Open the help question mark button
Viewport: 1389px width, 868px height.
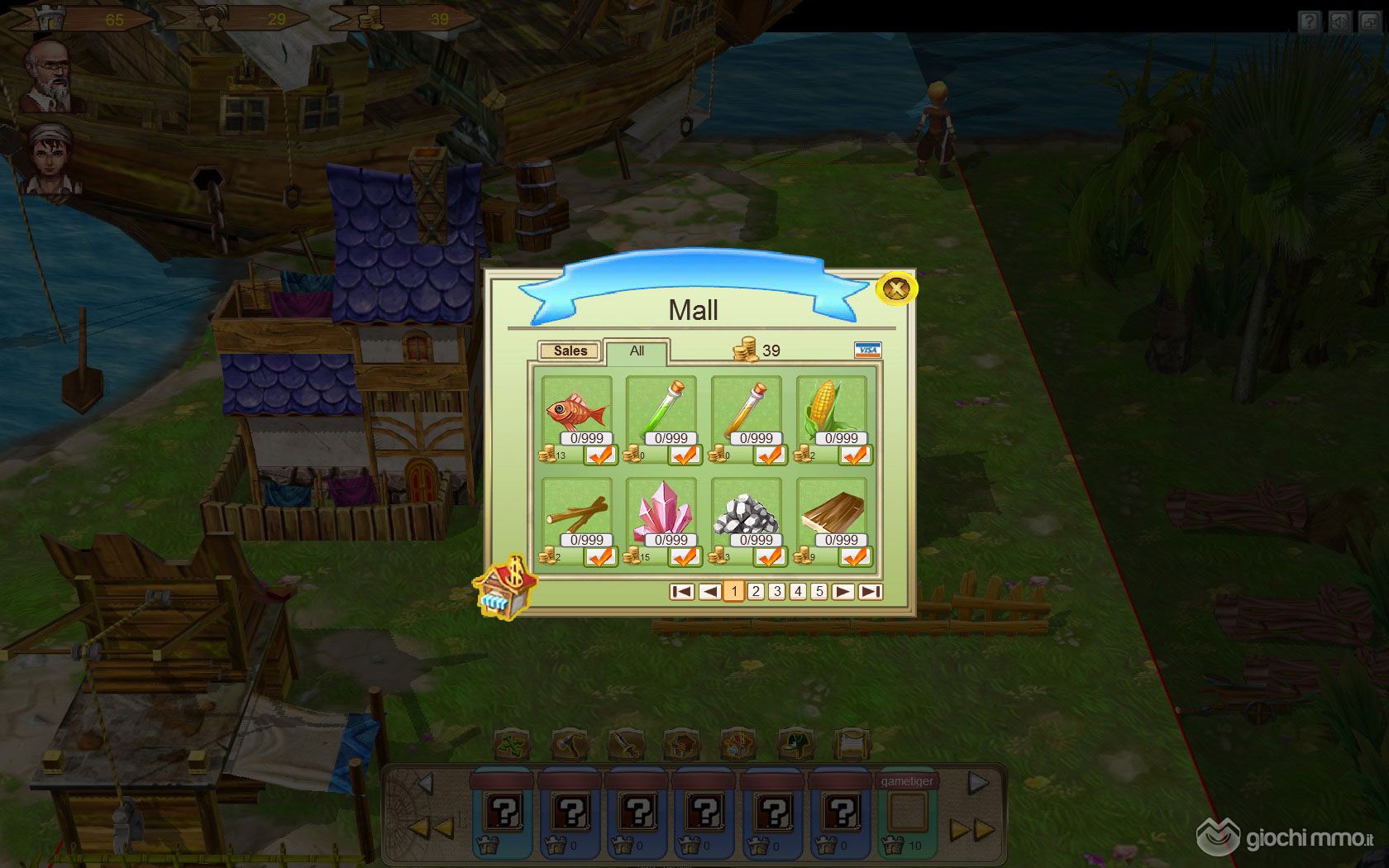pos(1309,21)
